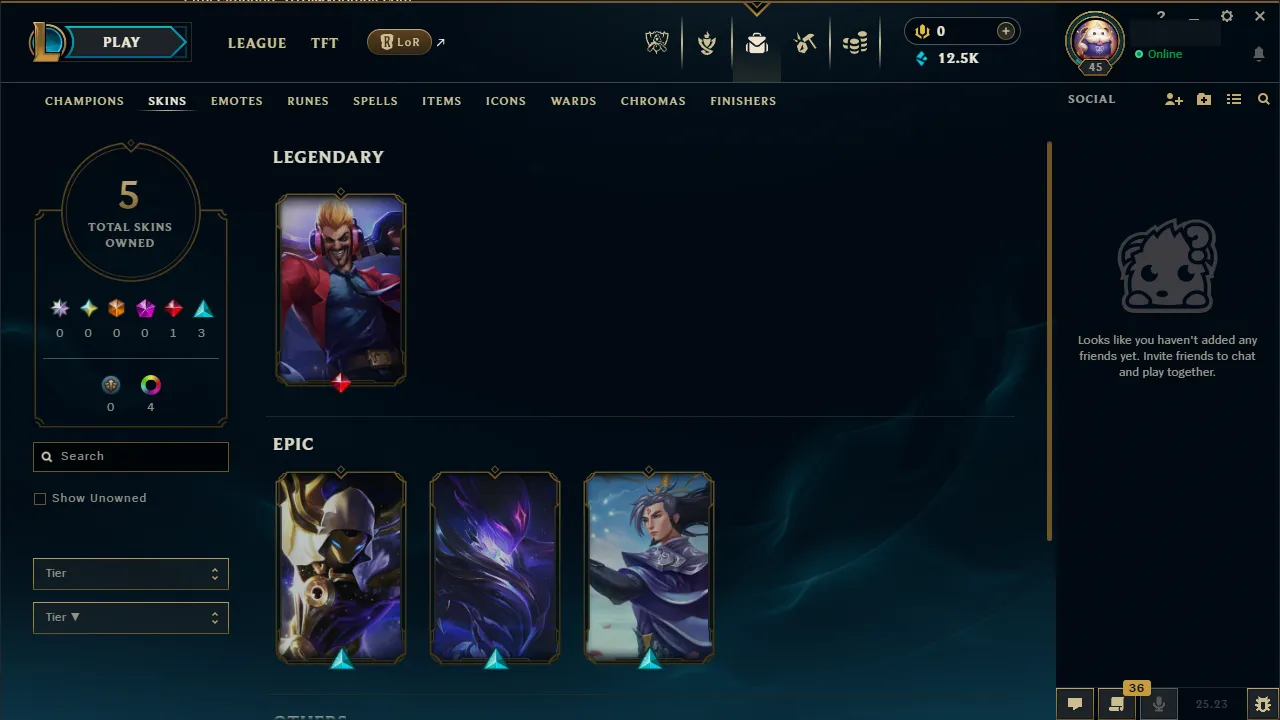1280x720 pixels.
Task: Open client settings with the gear icon
Action: [1226, 16]
